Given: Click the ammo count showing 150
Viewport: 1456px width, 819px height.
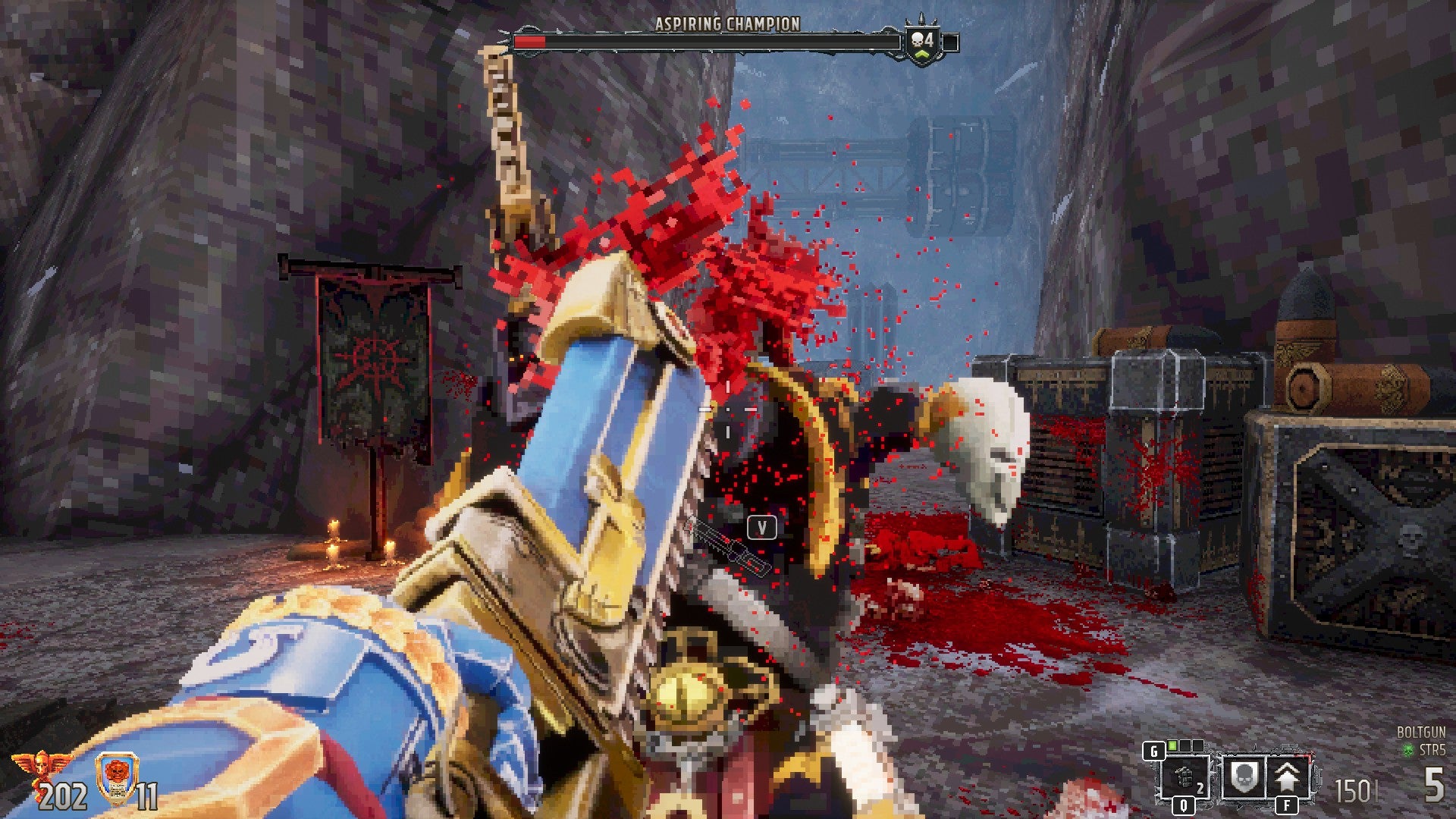Looking at the screenshot, I should pyautogui.click(x=1355, y=789).
